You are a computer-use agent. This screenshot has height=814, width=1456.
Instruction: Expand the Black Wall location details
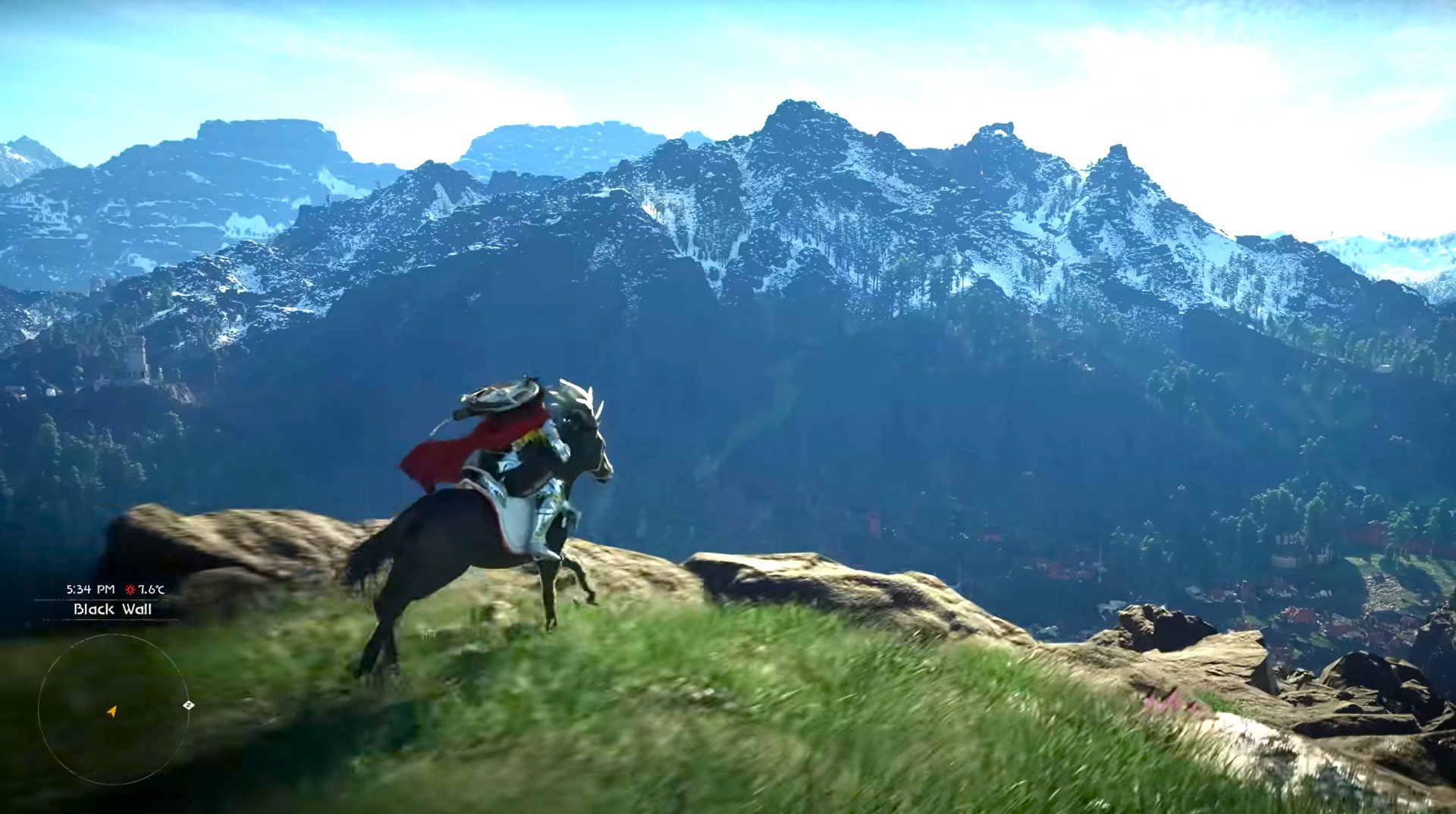point(112,609)
